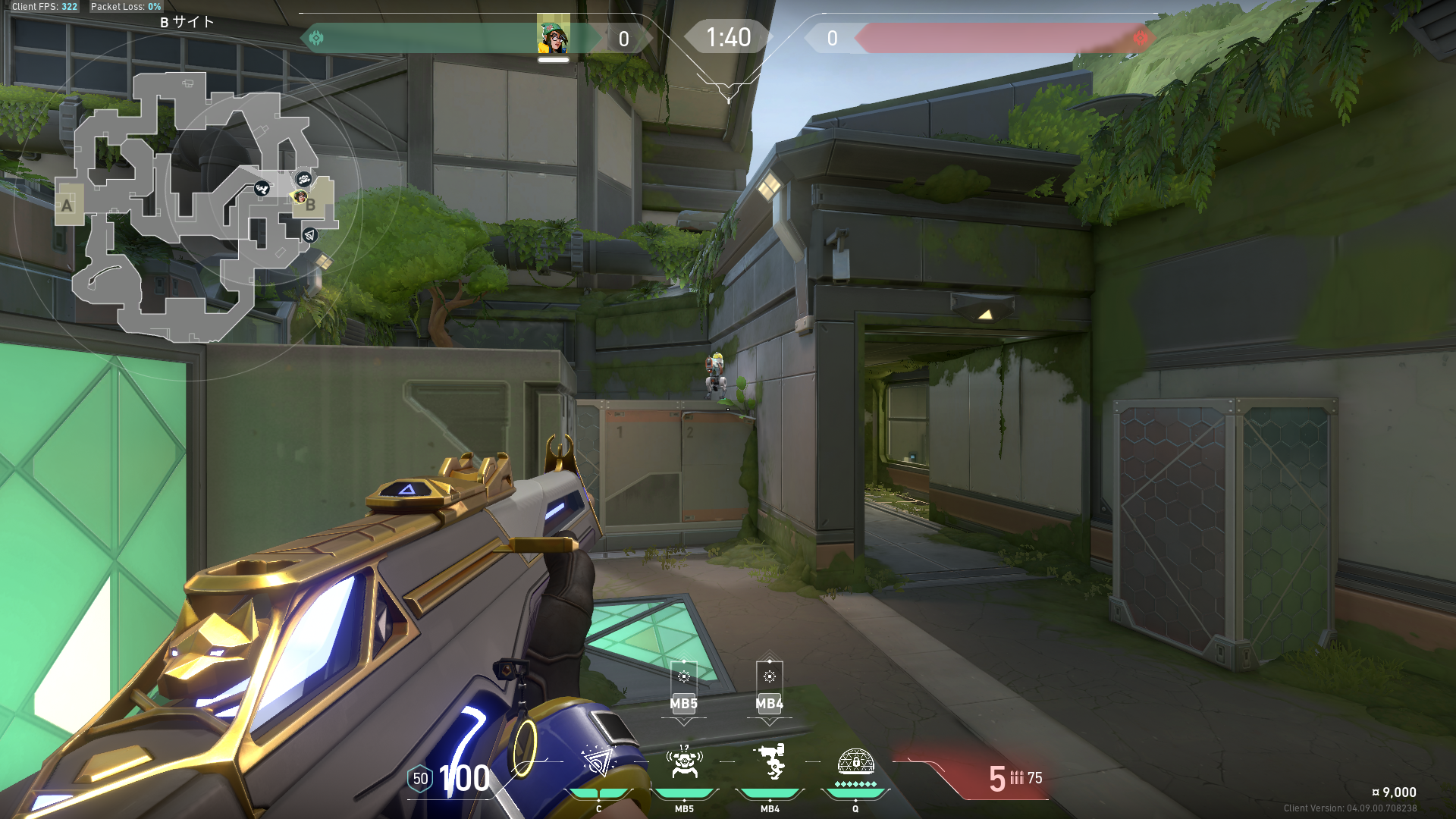Screen dimensions: 1456x819
Task: Choose the Turret ability icon
Action: coord(770,762)
